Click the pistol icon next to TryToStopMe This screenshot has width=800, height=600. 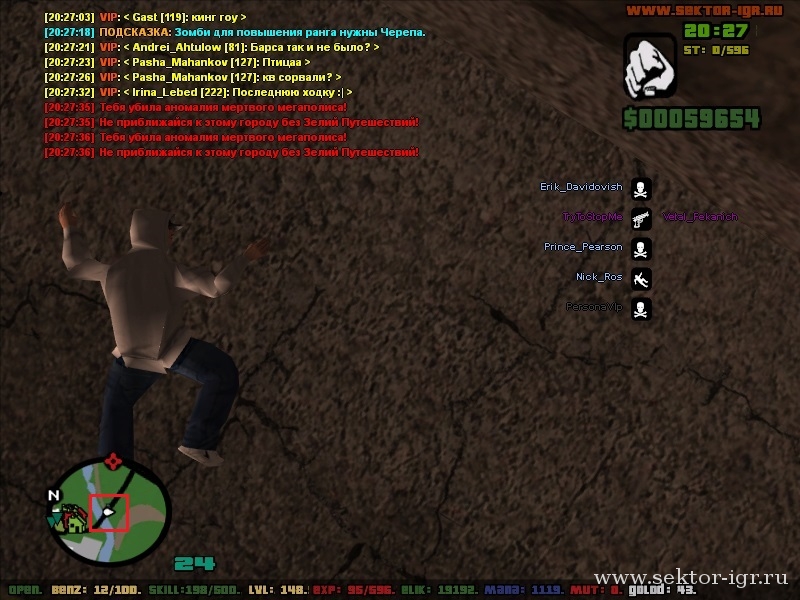[641, 218]
